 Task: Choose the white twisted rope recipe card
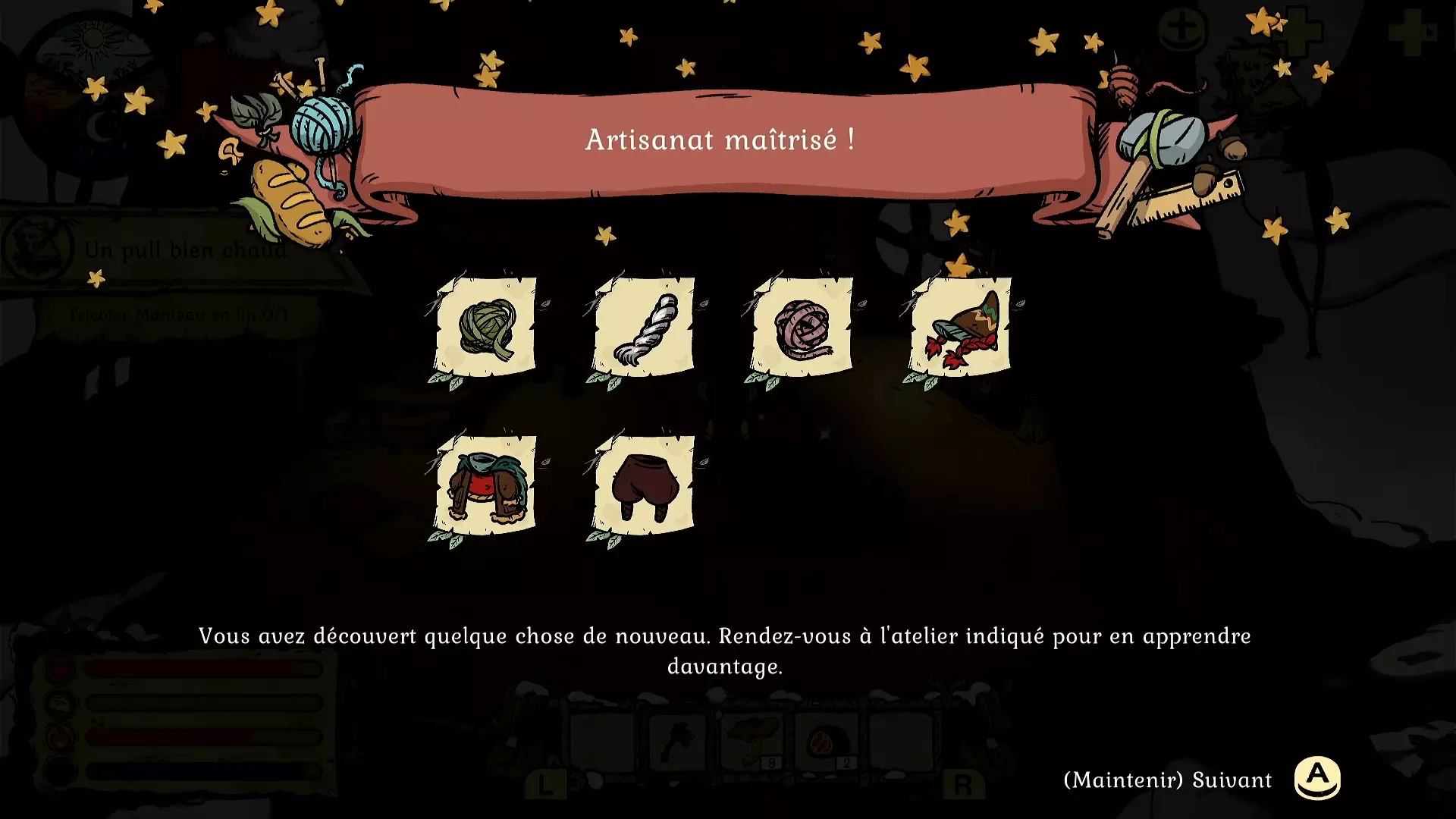pyautogui.click(x=645, y=328)
